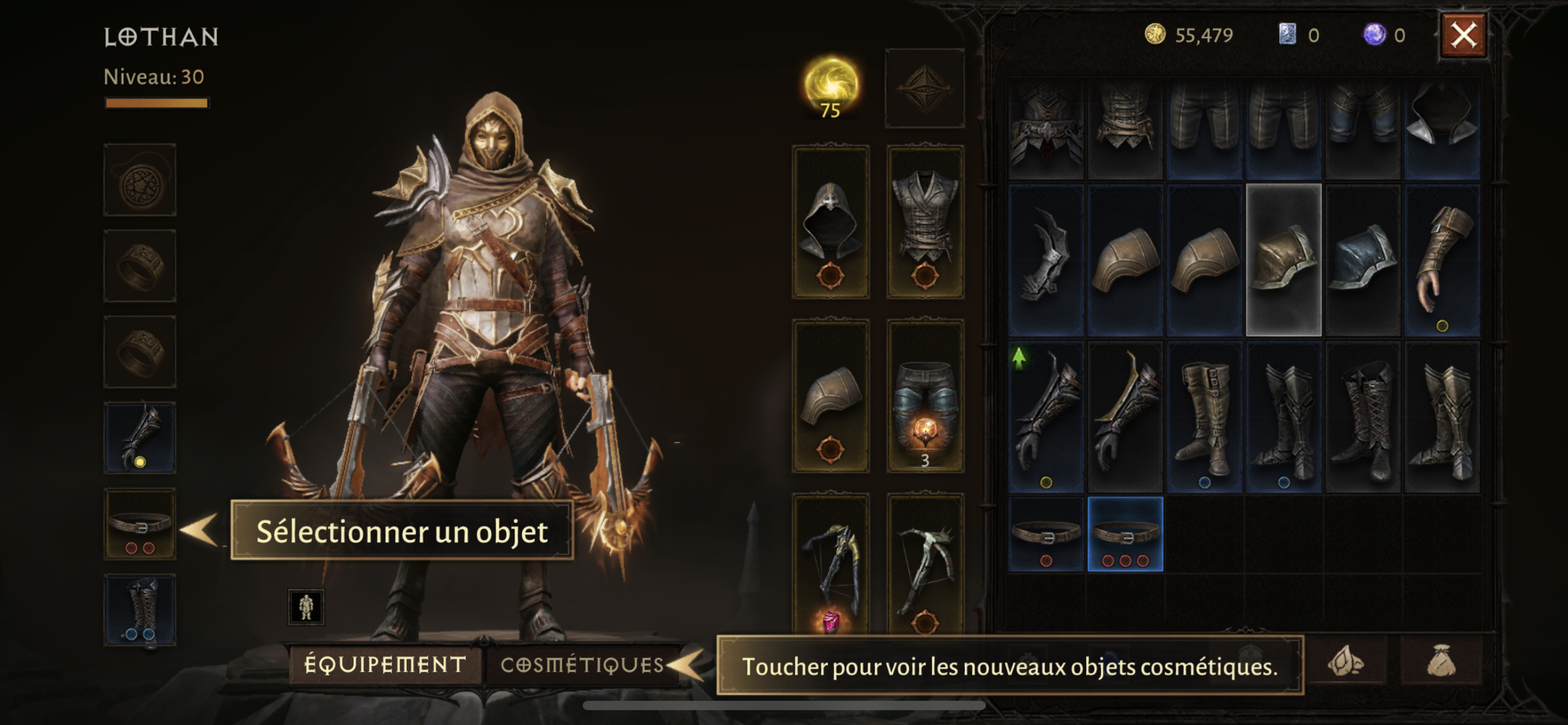Pick the blue steel shoulder pad in inventory
Image resolution: width=1568 pixels, height=725 pixels.
[1363, 260]
